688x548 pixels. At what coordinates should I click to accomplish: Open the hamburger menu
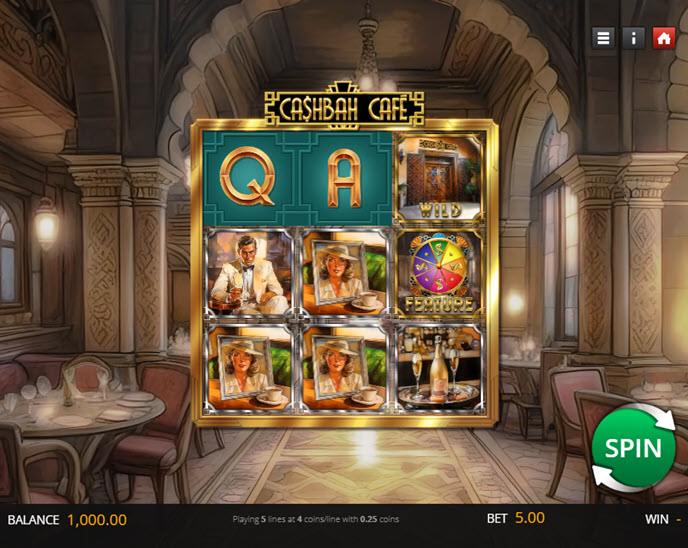603,38
